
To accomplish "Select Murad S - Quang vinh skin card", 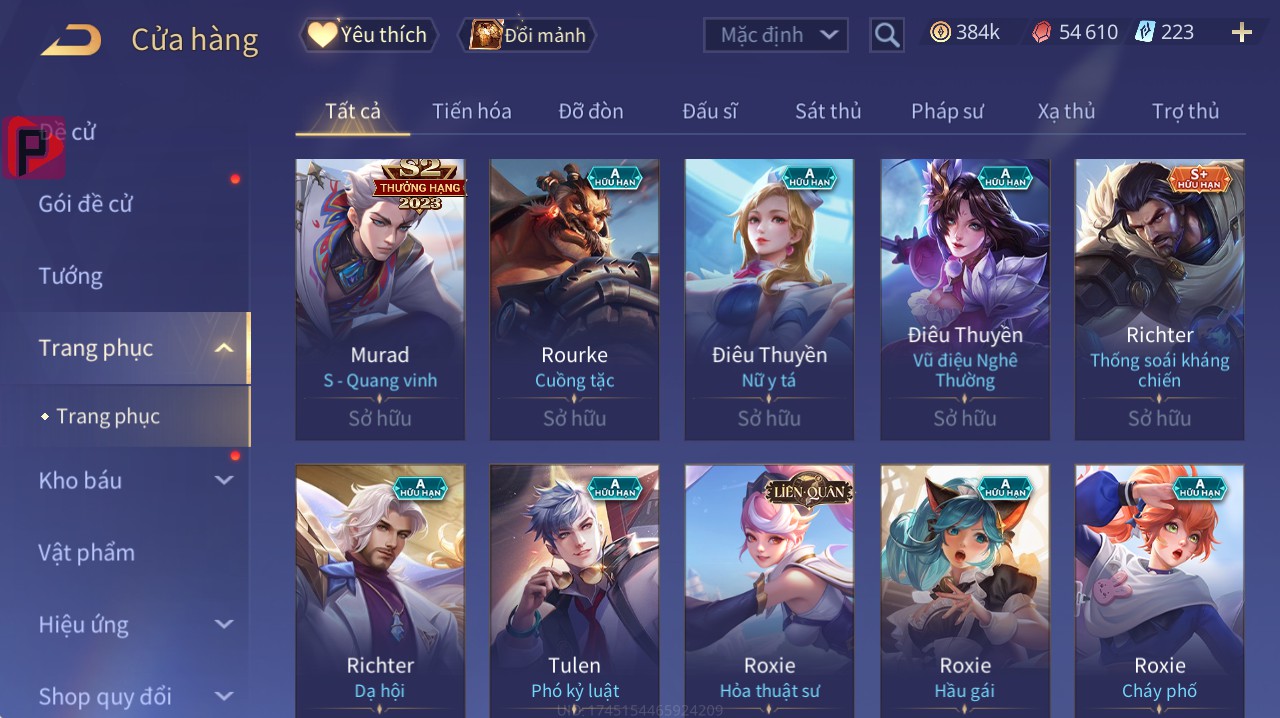I will tap(380, 299).
